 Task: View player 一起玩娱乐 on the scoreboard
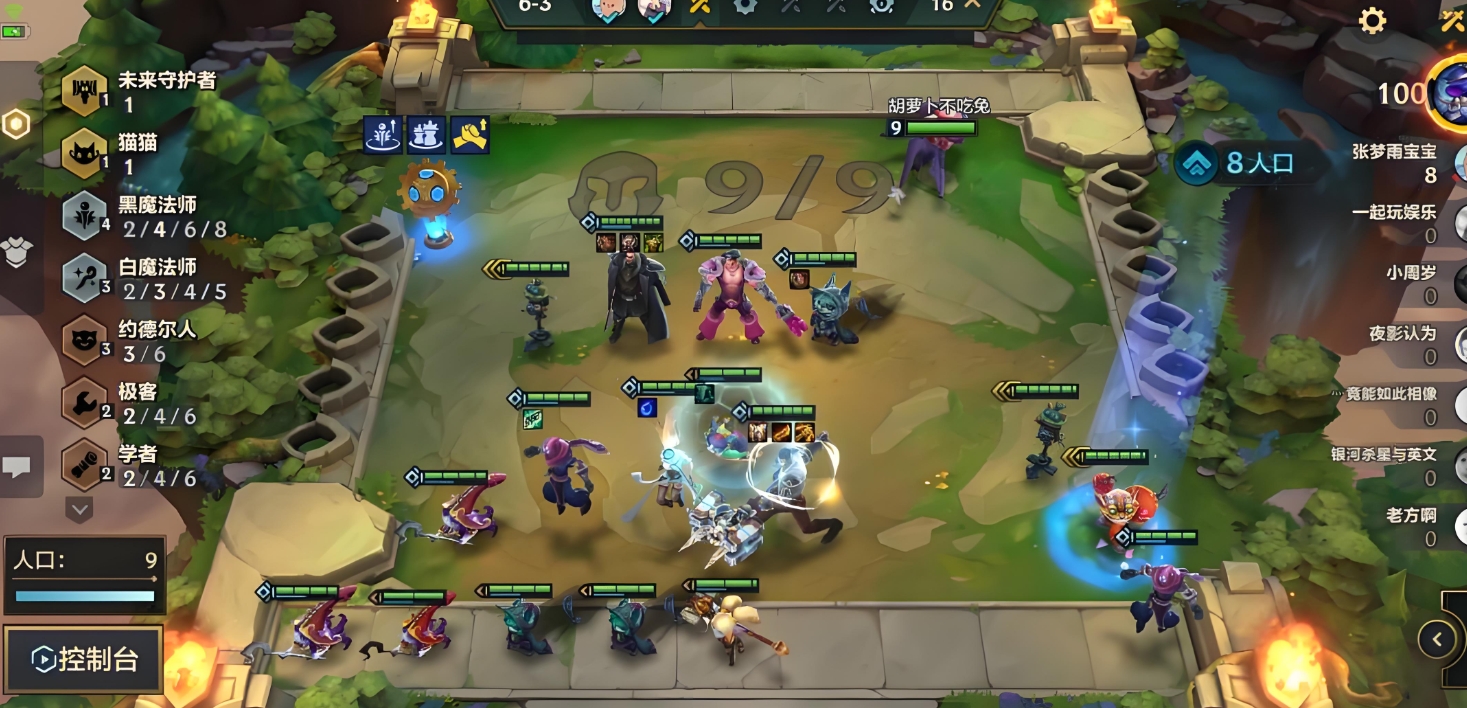click(1400, 223)
